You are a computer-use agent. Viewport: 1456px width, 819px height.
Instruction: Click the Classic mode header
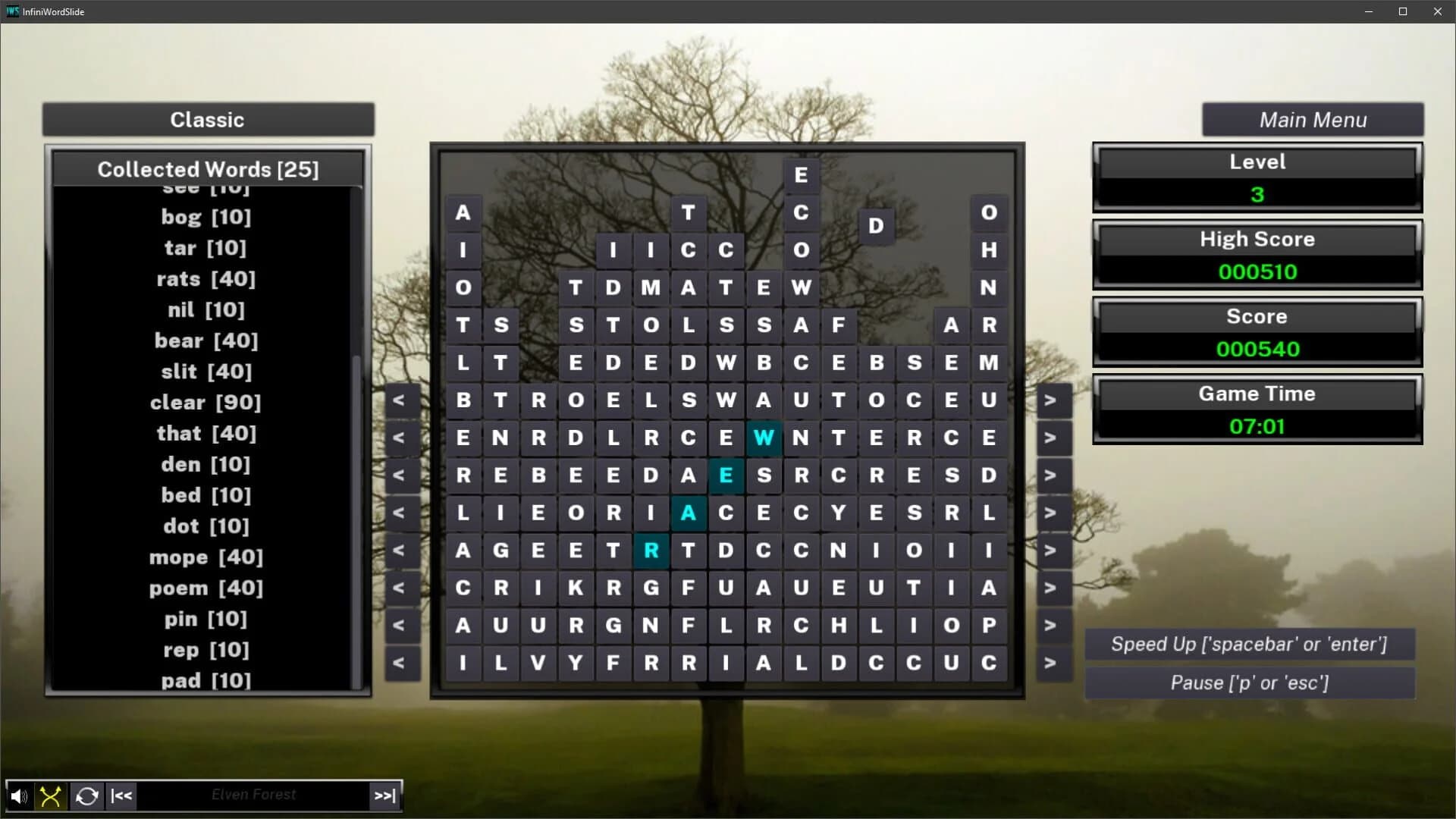[207, 119]
